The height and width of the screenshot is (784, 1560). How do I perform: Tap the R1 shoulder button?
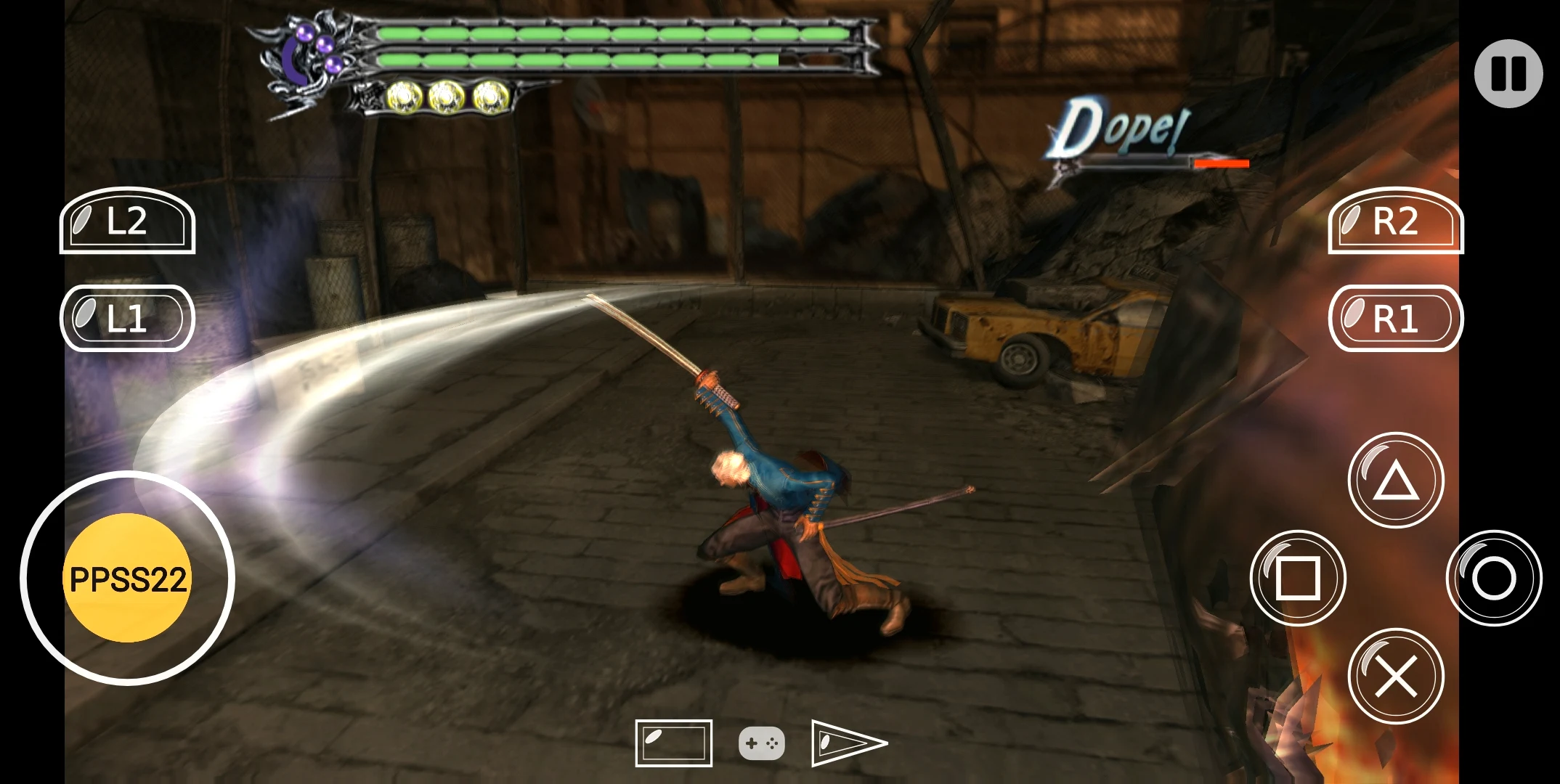[x=1395, y=319]
